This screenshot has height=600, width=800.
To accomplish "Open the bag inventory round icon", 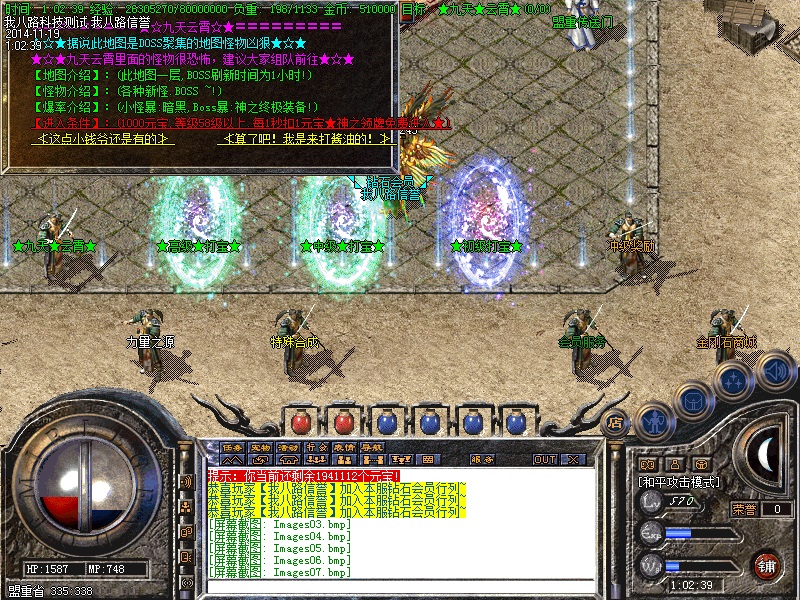I will pyautogui.click(x=692, y=399).
